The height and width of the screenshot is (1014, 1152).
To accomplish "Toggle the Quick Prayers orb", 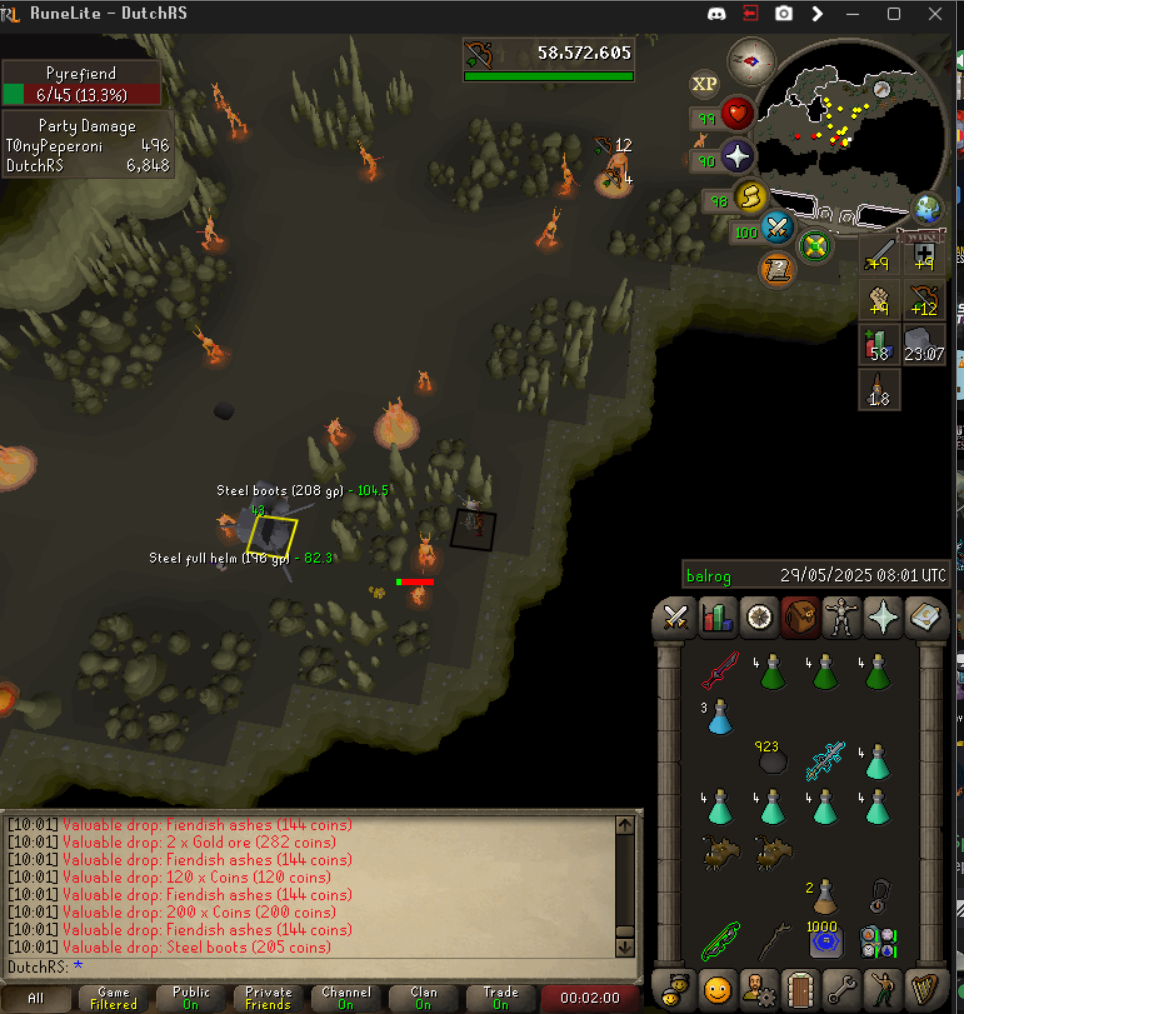I will point(738,157).
